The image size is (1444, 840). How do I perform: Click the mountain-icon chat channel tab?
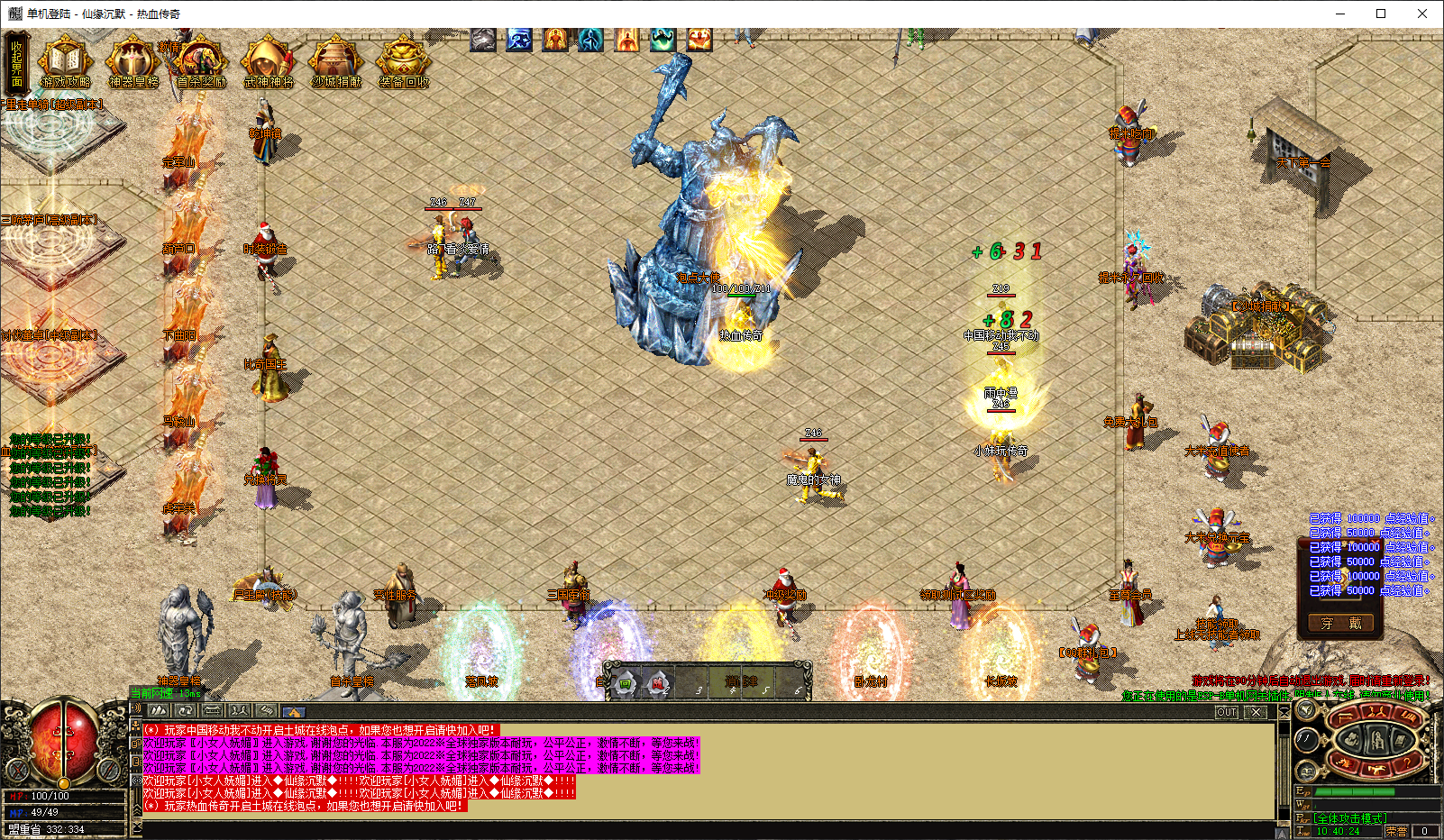point(160,711)
